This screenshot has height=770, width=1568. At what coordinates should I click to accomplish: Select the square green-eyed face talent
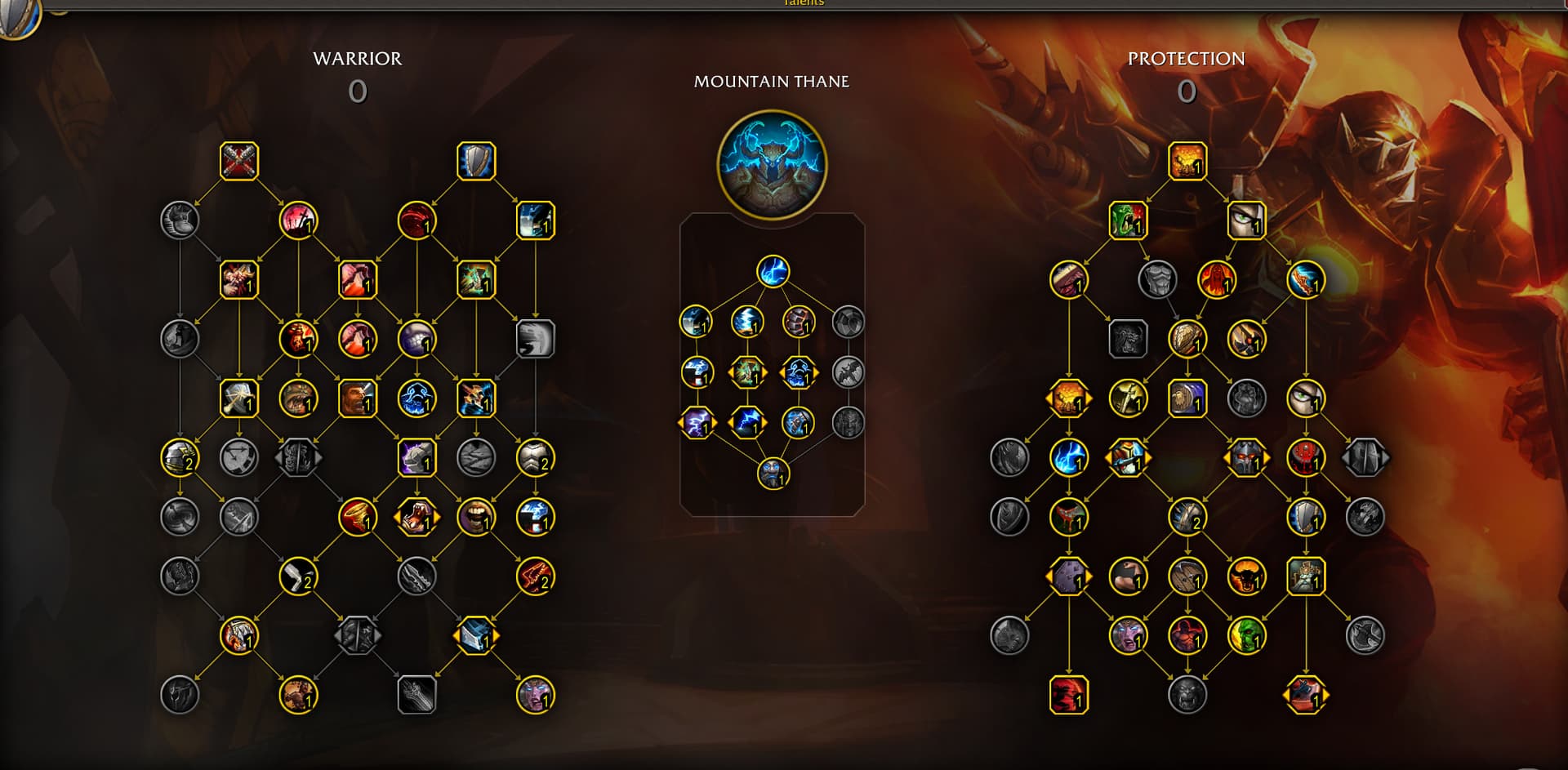[x=1246, y=220]
